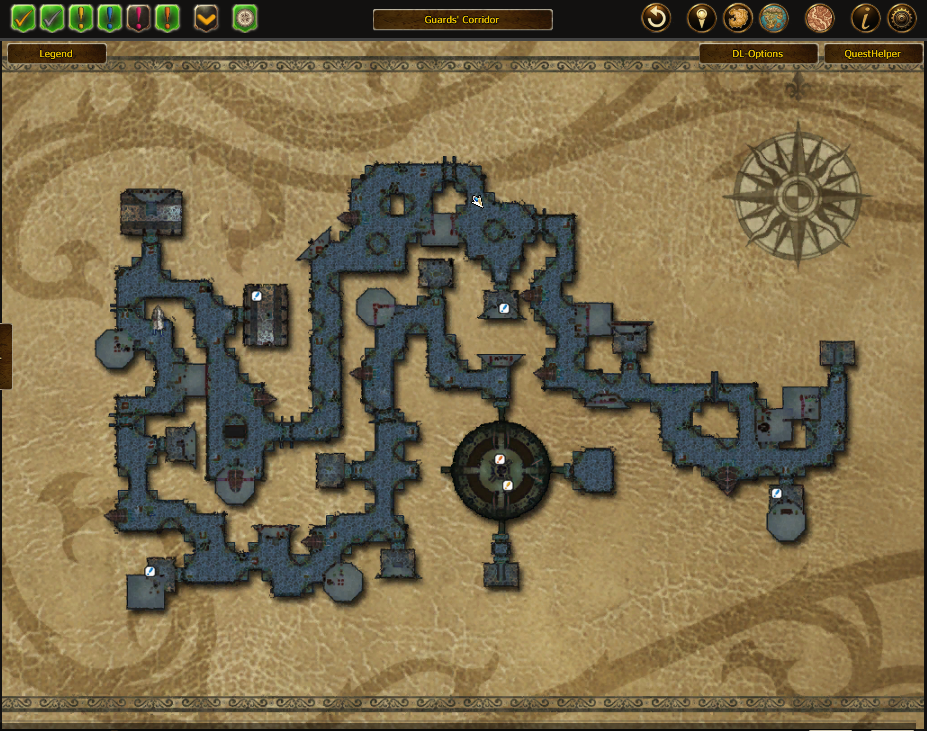
Task: Toggle the blue exclamation mark filter
Action: 110,17
